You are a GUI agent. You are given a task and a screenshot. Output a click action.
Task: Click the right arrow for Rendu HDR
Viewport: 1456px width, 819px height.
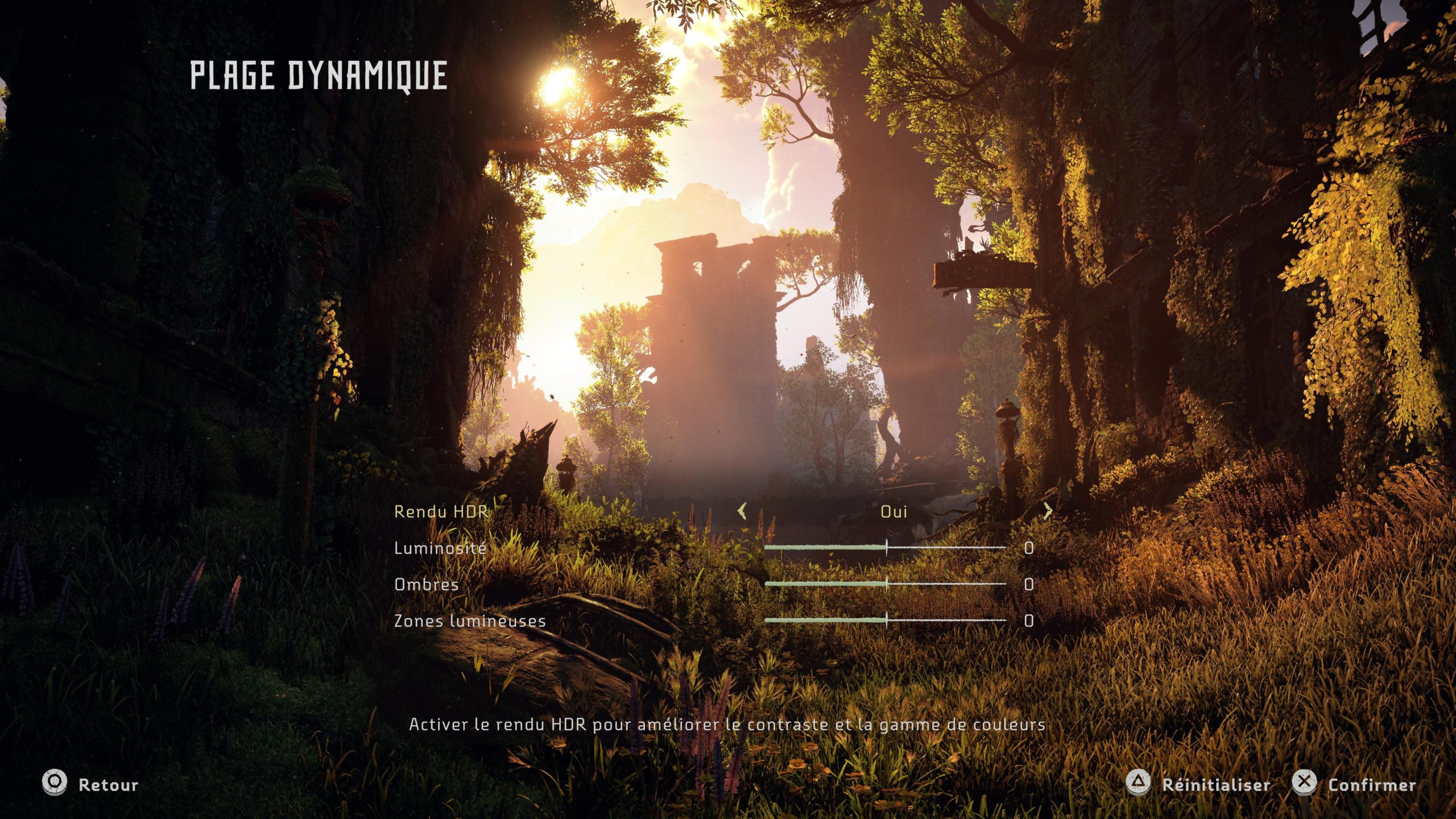tap(1048, 511)
